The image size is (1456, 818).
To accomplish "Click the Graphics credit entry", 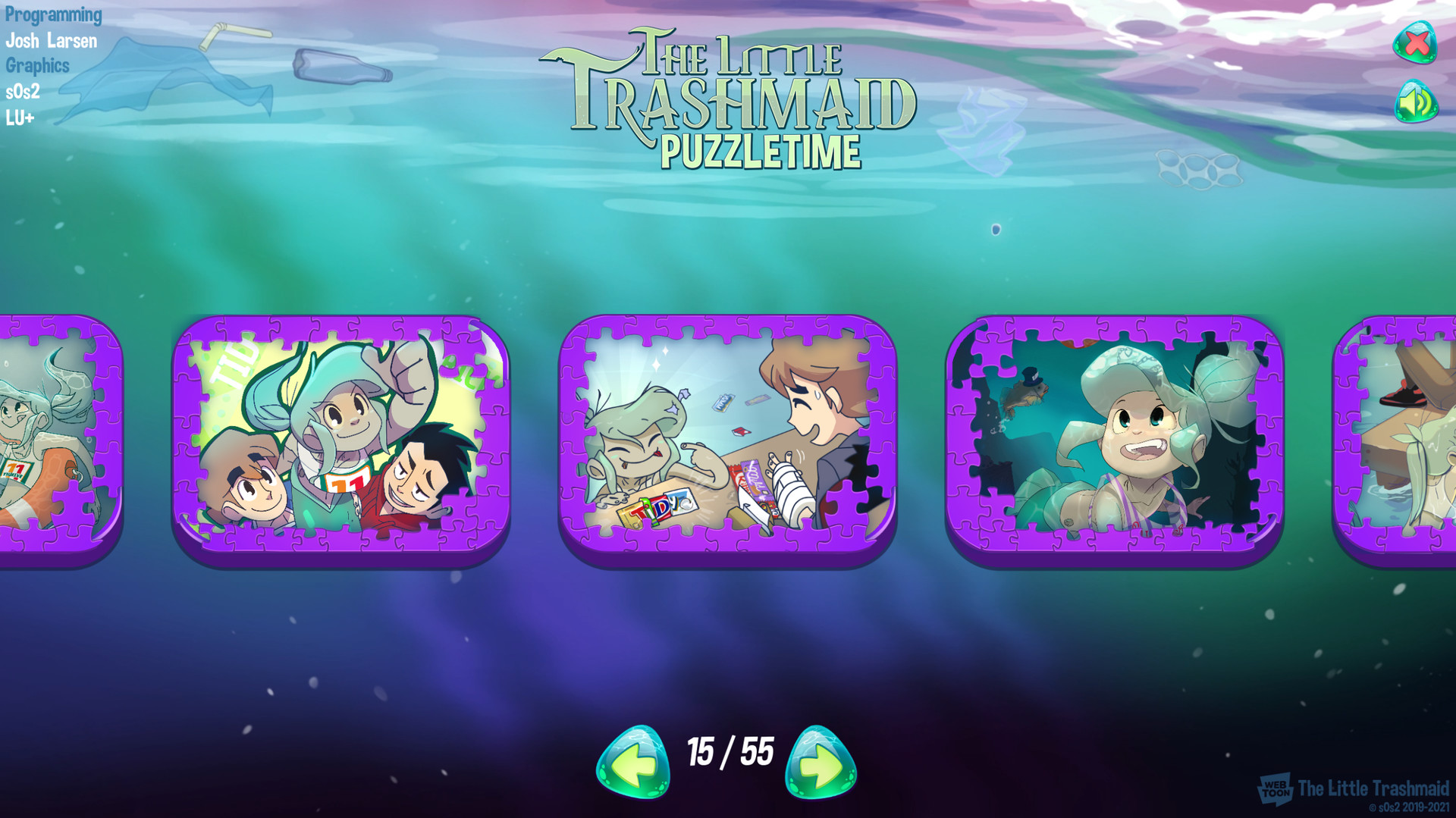I will pos(38,66).
